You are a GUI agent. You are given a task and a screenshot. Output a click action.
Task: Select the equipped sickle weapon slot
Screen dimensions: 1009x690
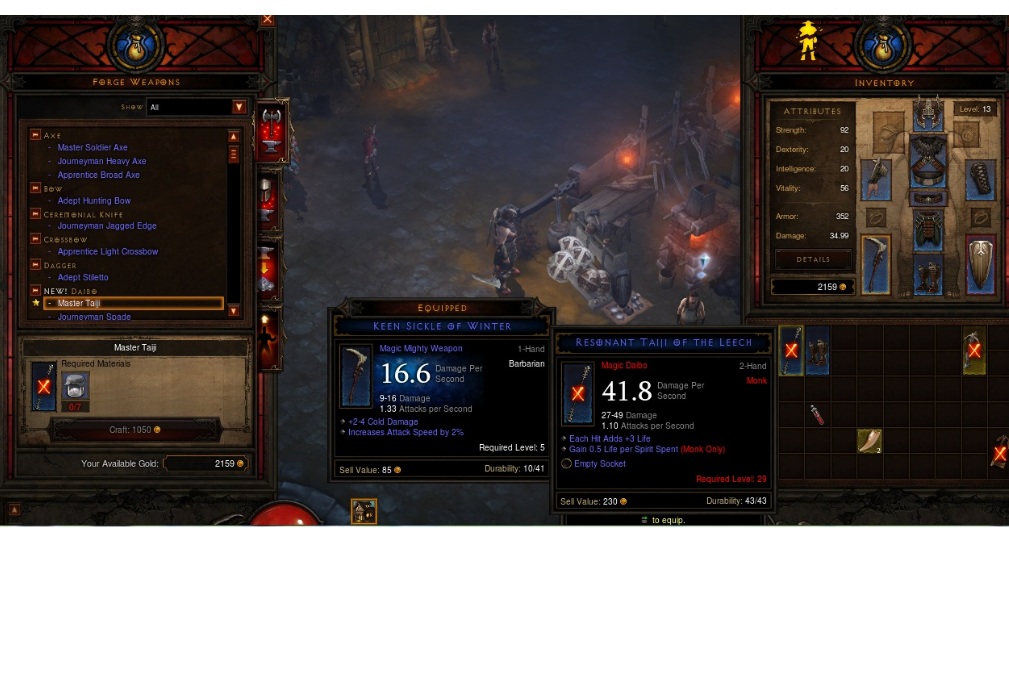coord(876,265)
